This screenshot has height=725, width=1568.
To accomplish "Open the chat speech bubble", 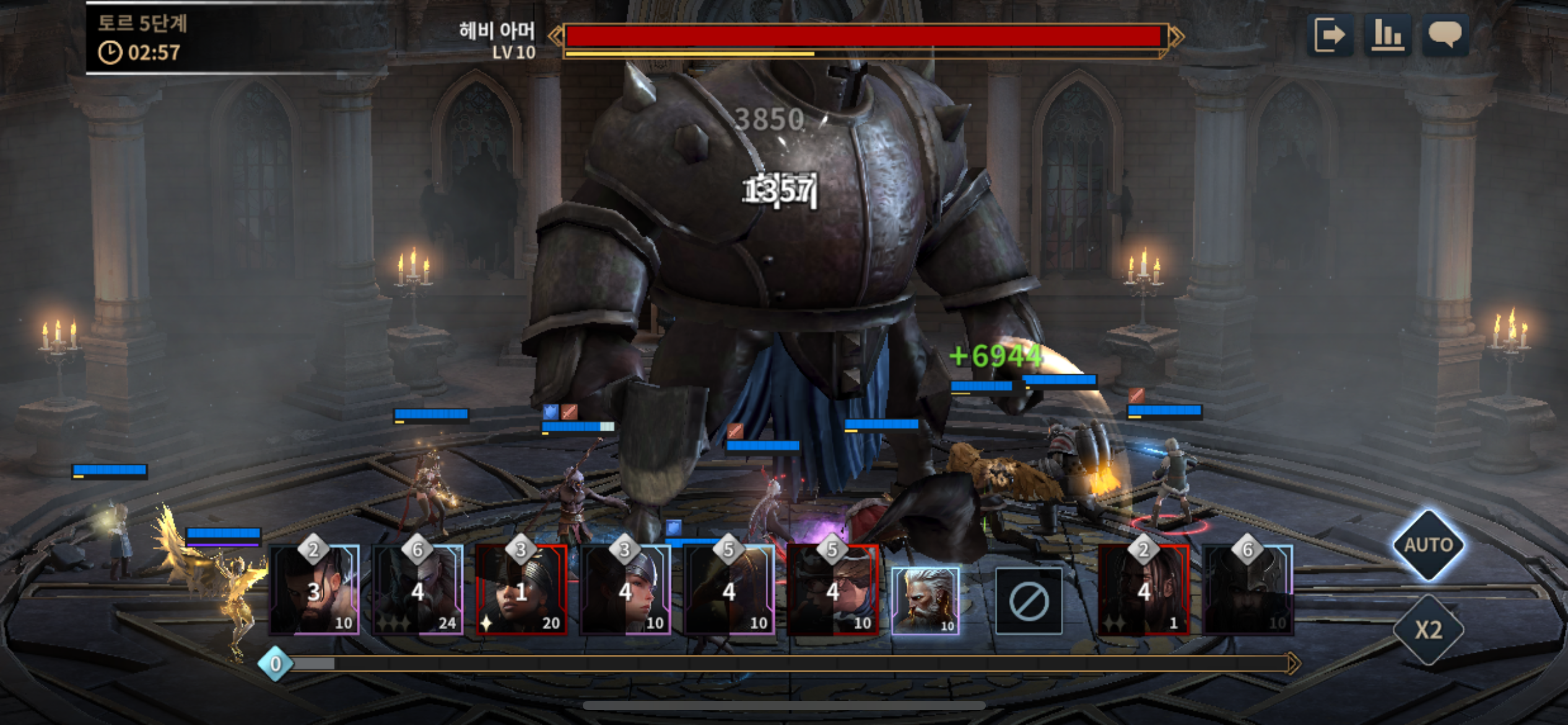I will pos(1445,35).
